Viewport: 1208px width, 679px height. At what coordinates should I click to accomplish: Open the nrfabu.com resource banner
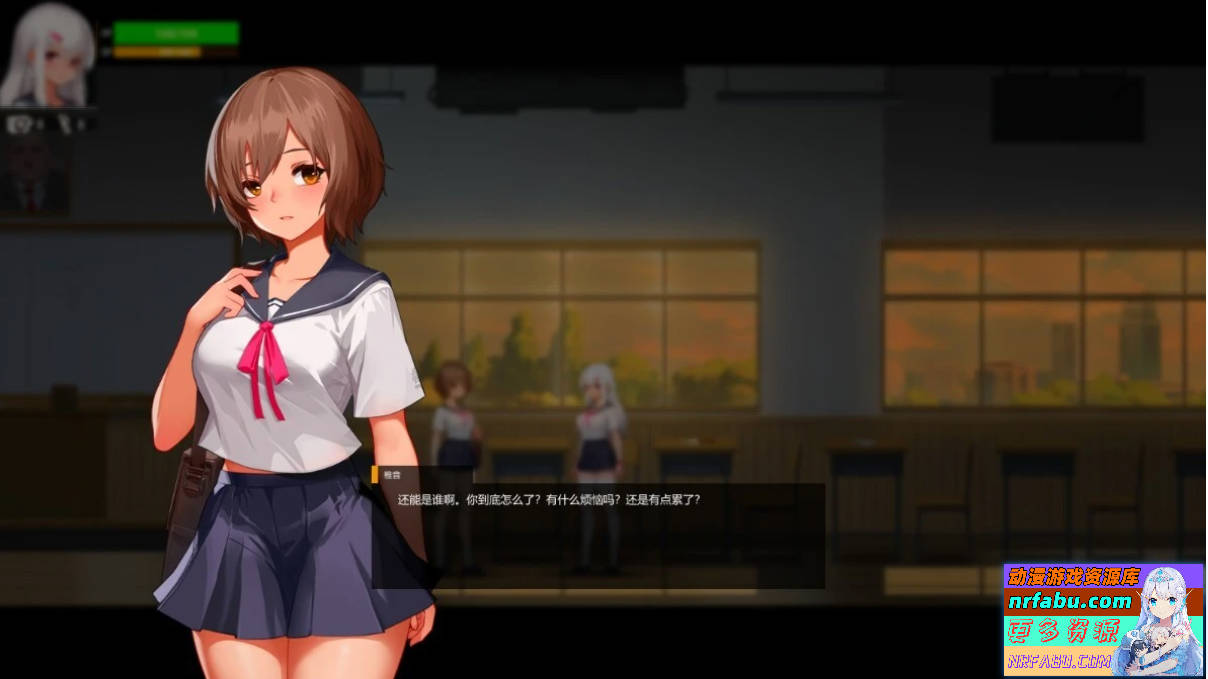pyautogui.click(x=1104, y=620)
